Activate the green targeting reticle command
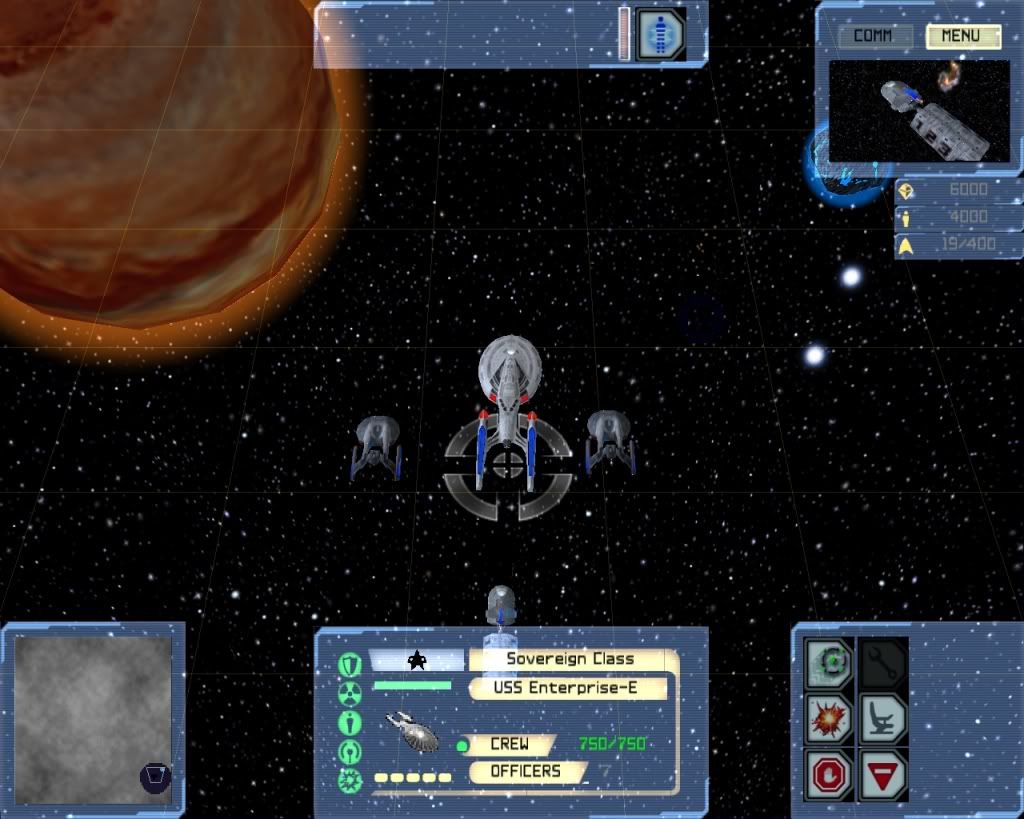Image resolution: width=1024 pixels, height=819 pixels. click(x=831, y=662)
